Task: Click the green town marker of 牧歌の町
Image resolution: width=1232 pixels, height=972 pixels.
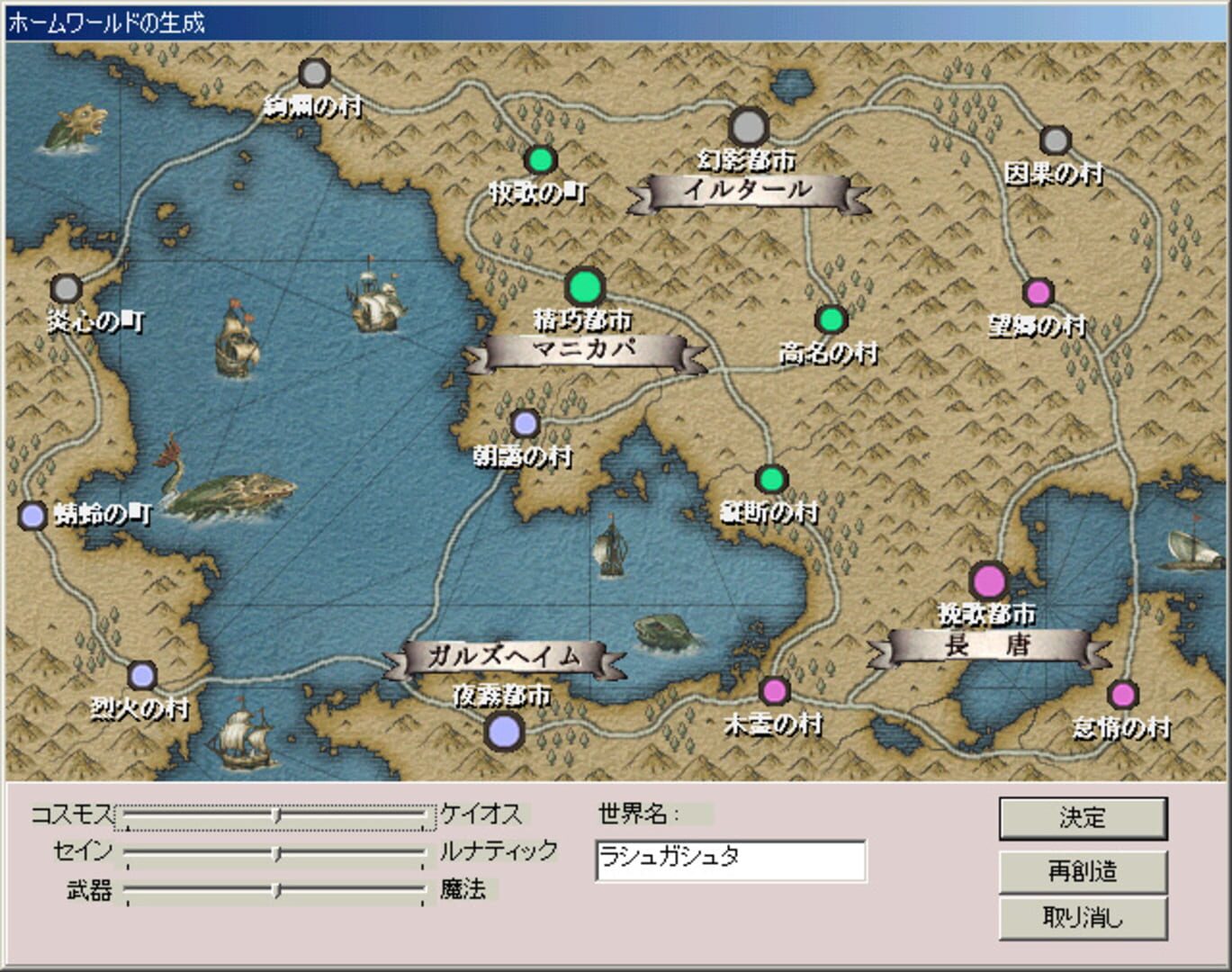Action: click(x=541, y=160)
